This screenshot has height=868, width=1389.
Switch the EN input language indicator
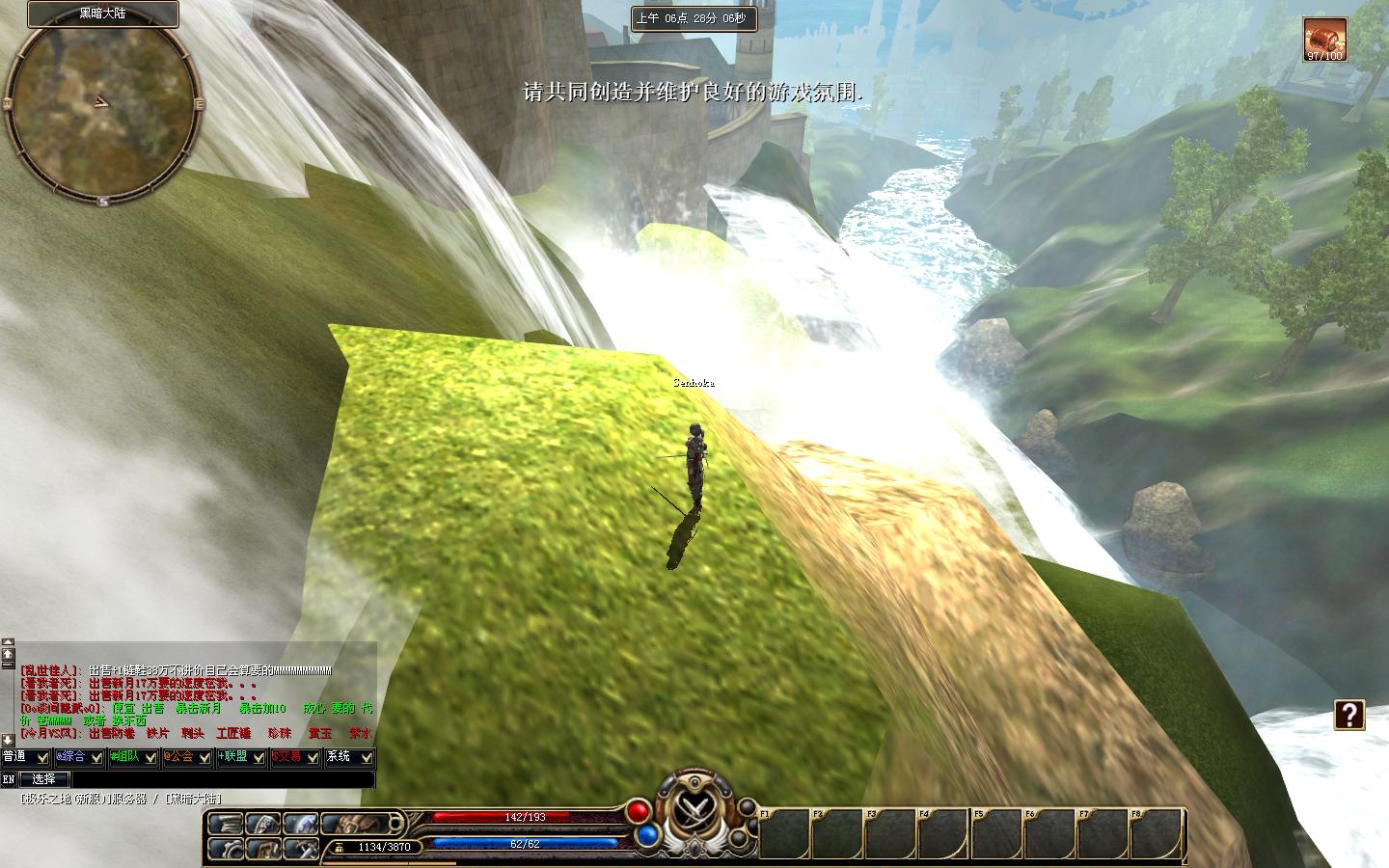(x=10, y=778)
